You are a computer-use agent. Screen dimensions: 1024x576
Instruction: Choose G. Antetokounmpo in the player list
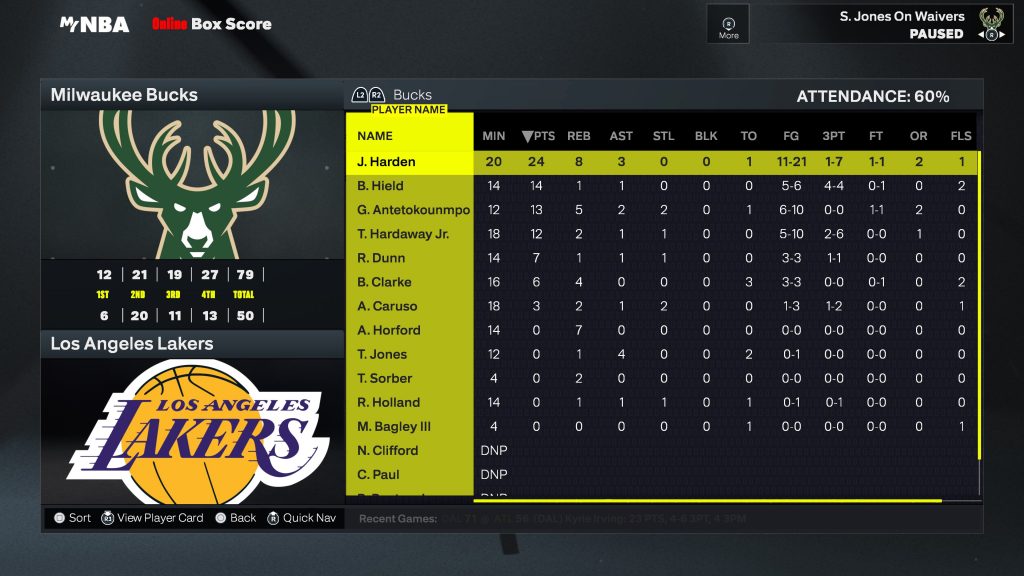point(413,210)
